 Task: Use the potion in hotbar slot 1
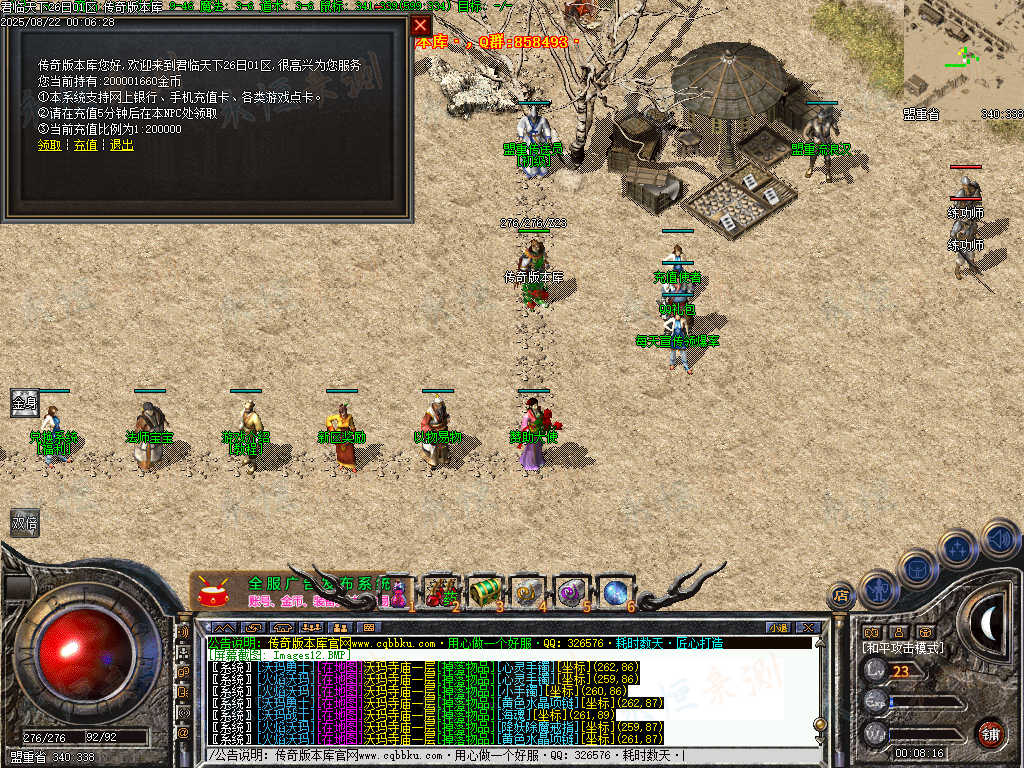tap(399, 591)
